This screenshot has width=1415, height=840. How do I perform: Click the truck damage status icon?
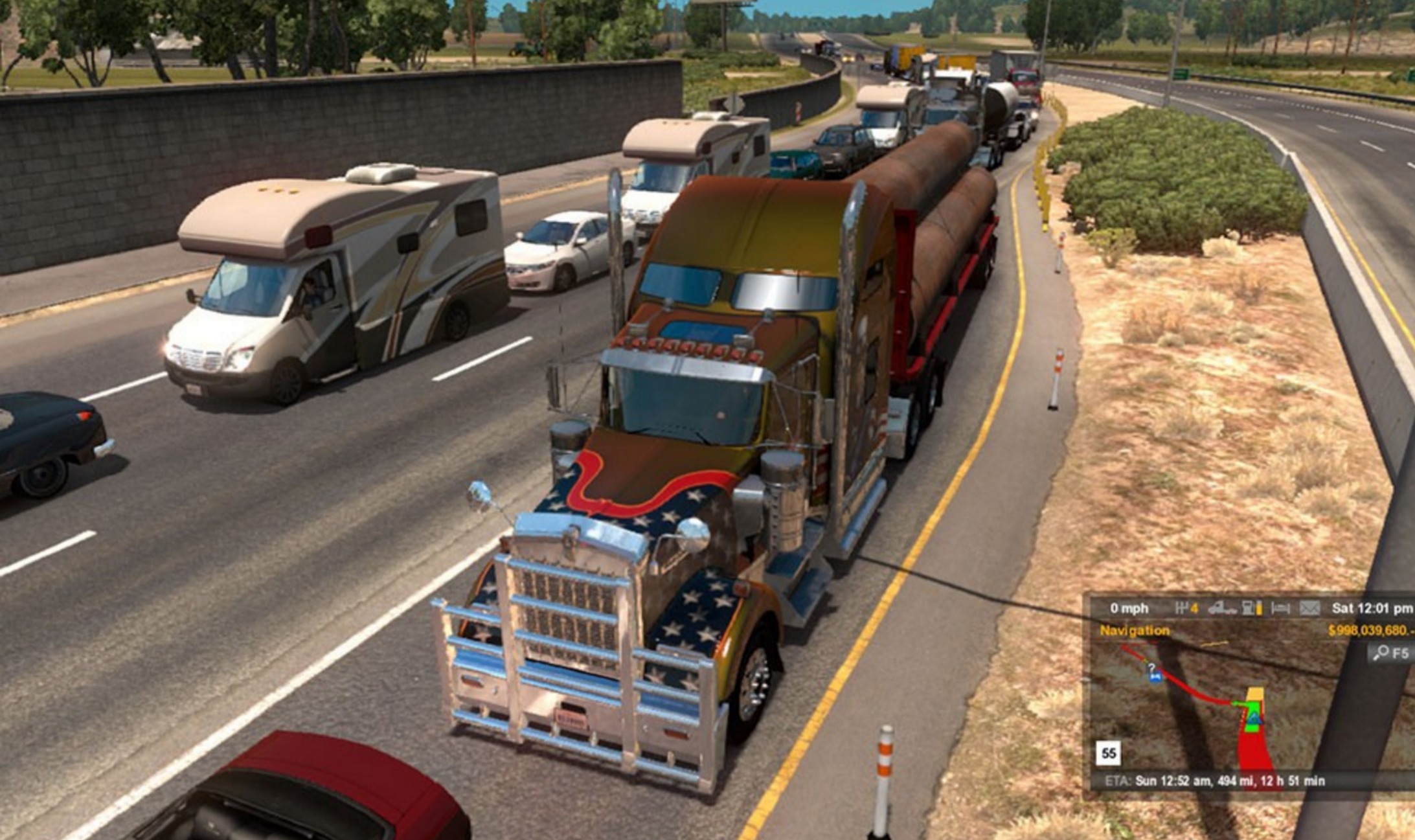1222,608
